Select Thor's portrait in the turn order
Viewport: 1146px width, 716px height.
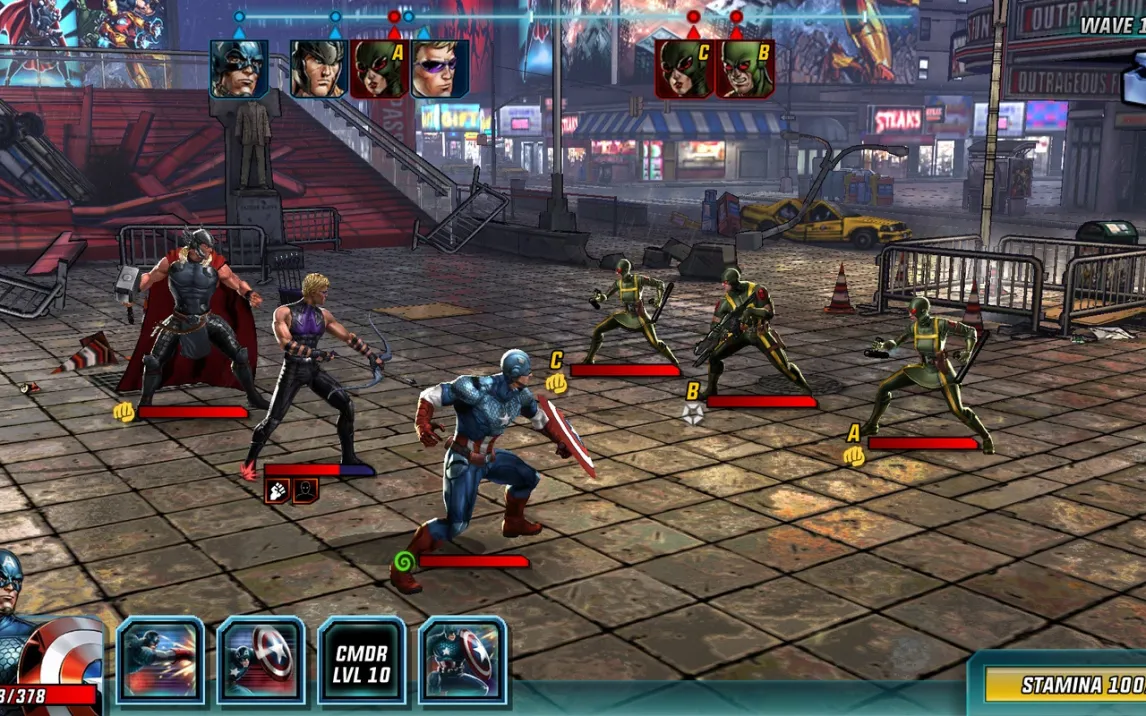click(x=319, y=69)
